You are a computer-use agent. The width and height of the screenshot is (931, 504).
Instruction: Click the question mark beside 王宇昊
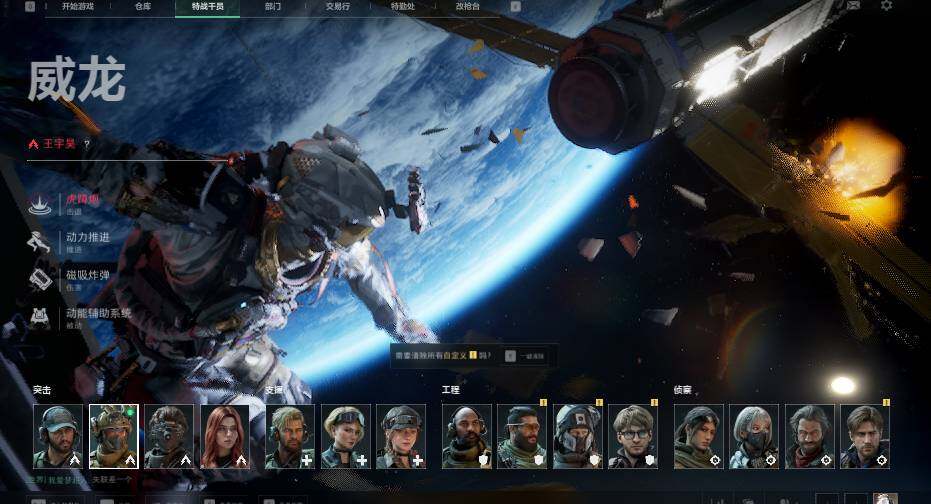pos(87,145)
